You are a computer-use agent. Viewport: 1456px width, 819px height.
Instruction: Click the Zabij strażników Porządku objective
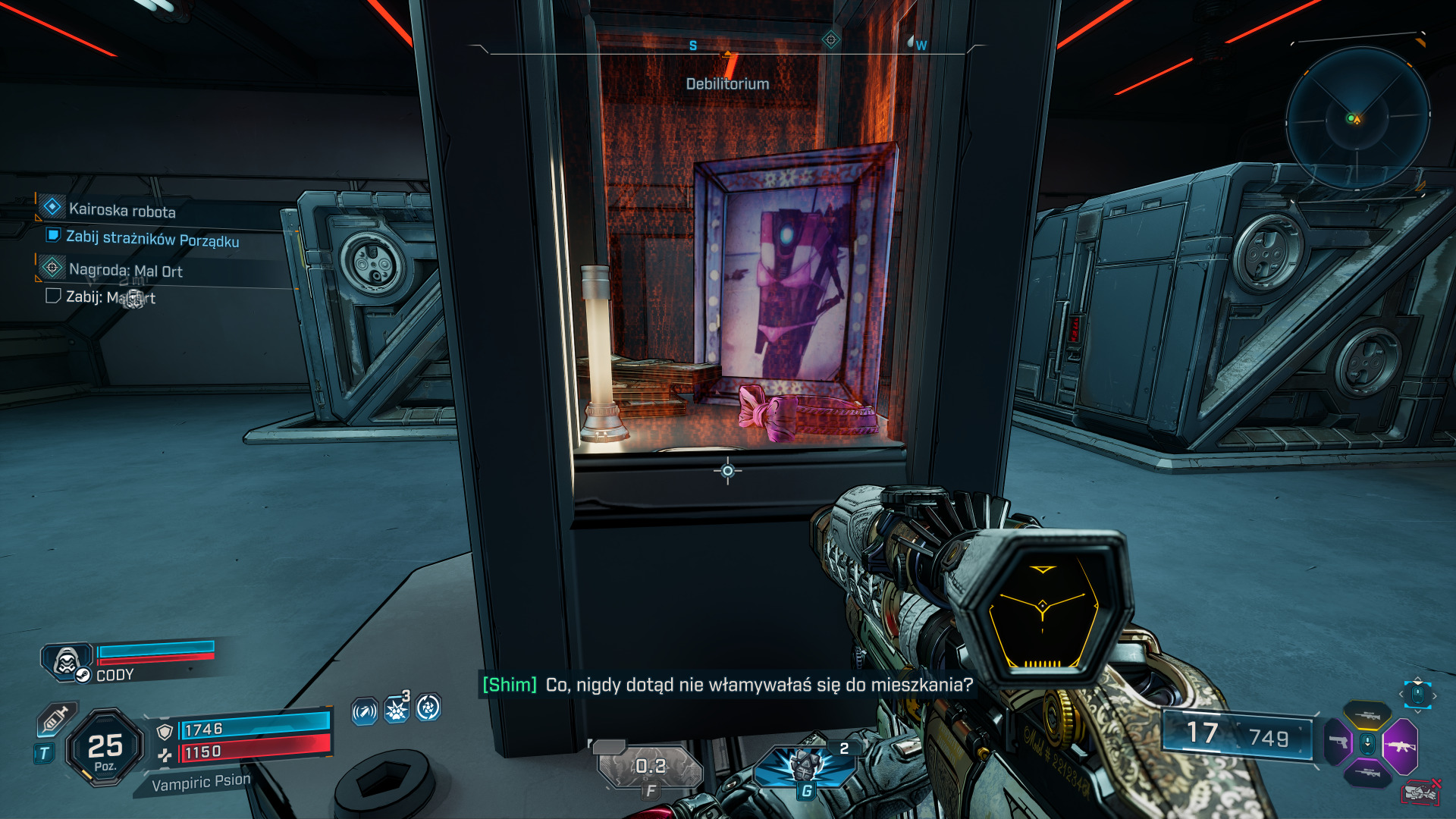(x=152, y=239)
